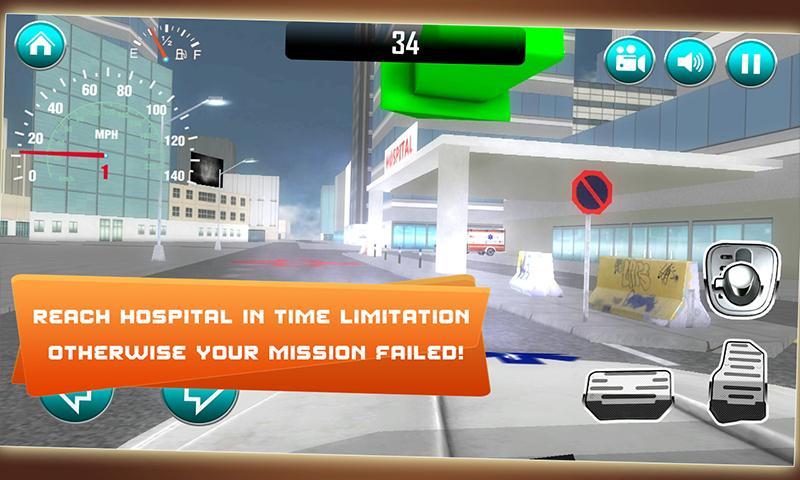The height and width of the screenshot is (480, 800).
Task: Go to the home screen
Action: coord(40,47)
